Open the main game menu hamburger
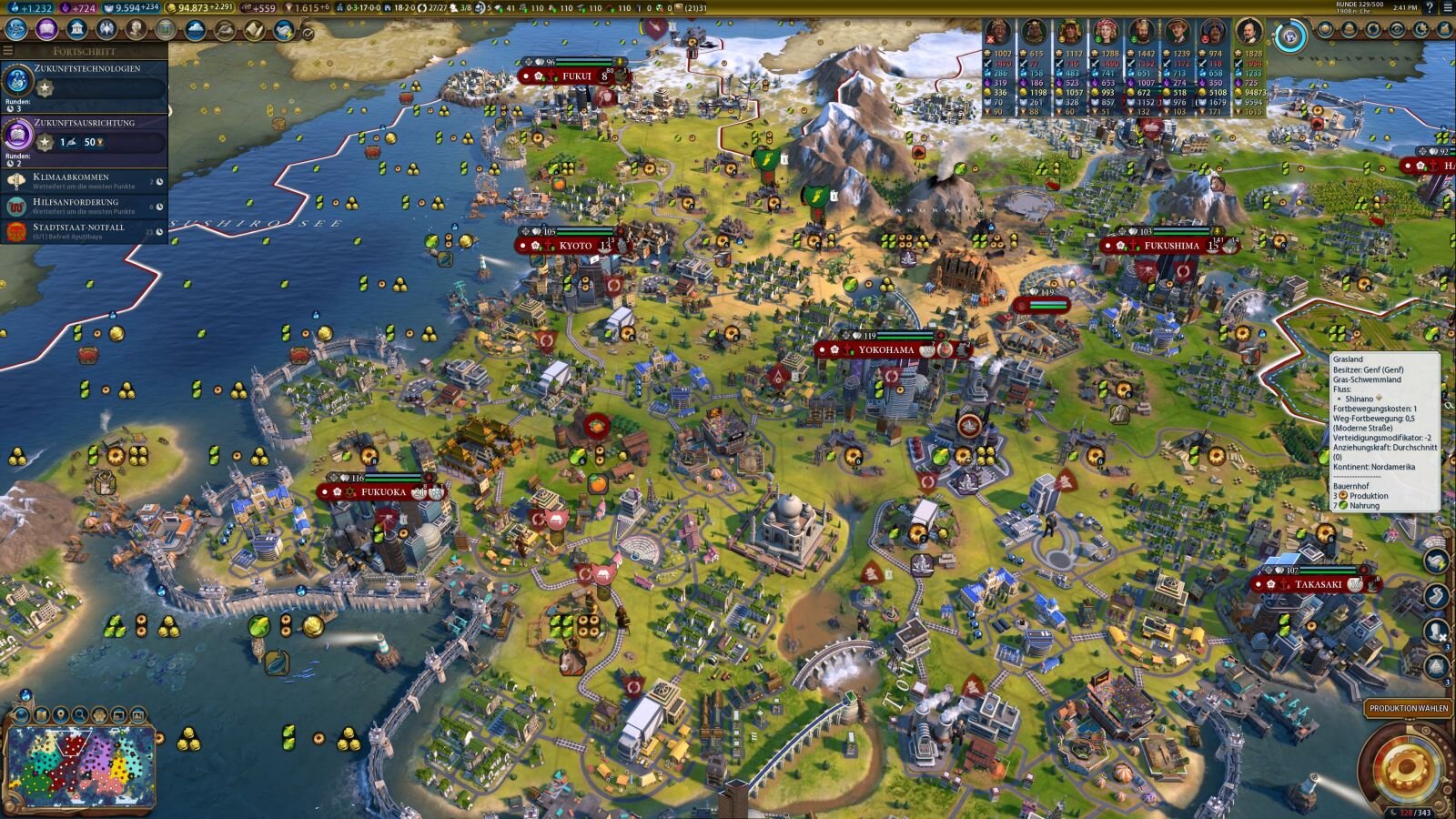Viewport: 1456px width, 819px height. pyautogui.click(x=1447, y=7)
